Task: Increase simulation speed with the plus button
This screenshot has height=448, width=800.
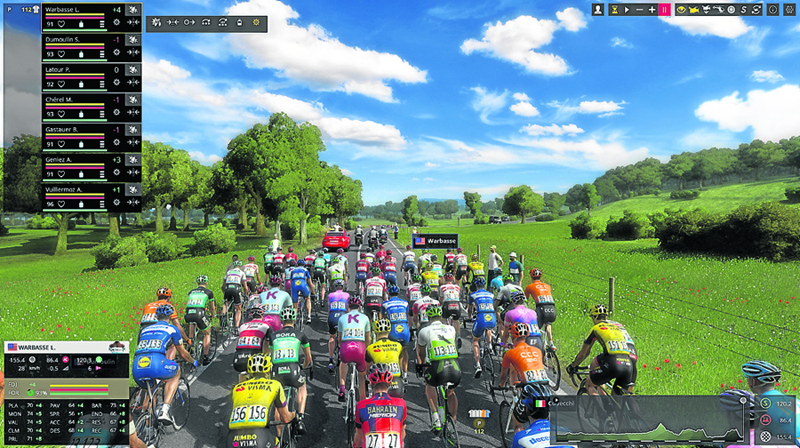Action: point(652,9)
